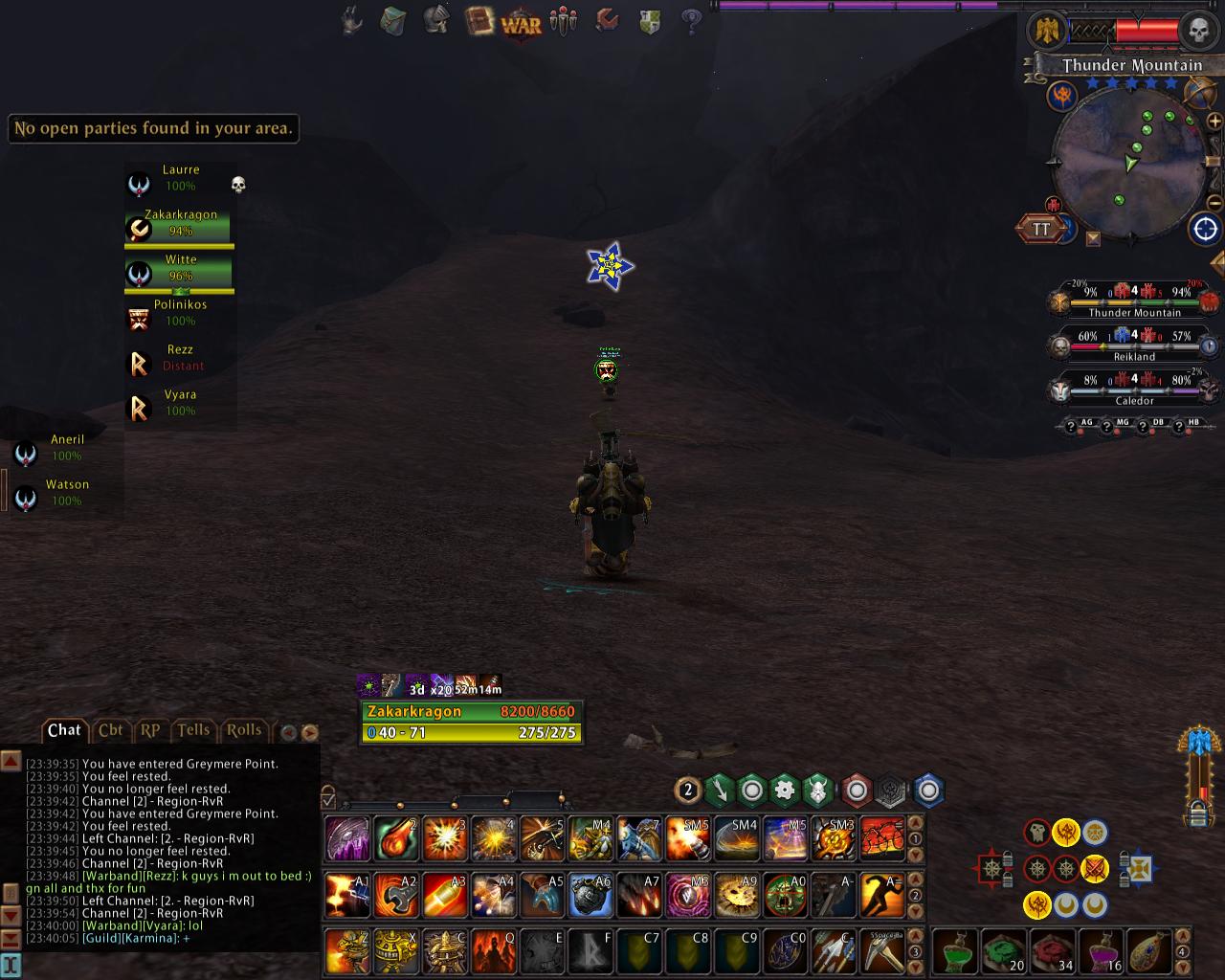This screenshot has width=1225, height=980.
Task: Switch to the Cbt chat tab
Action: [110, 730]
